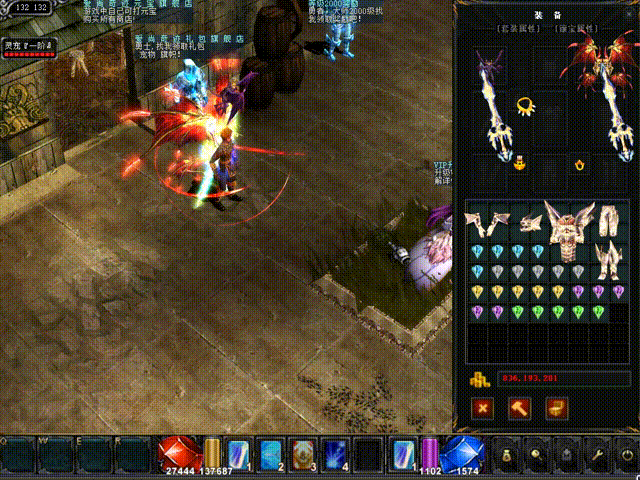
Task: Use the hotbar skill numbered 2
Action: (271, 455)
